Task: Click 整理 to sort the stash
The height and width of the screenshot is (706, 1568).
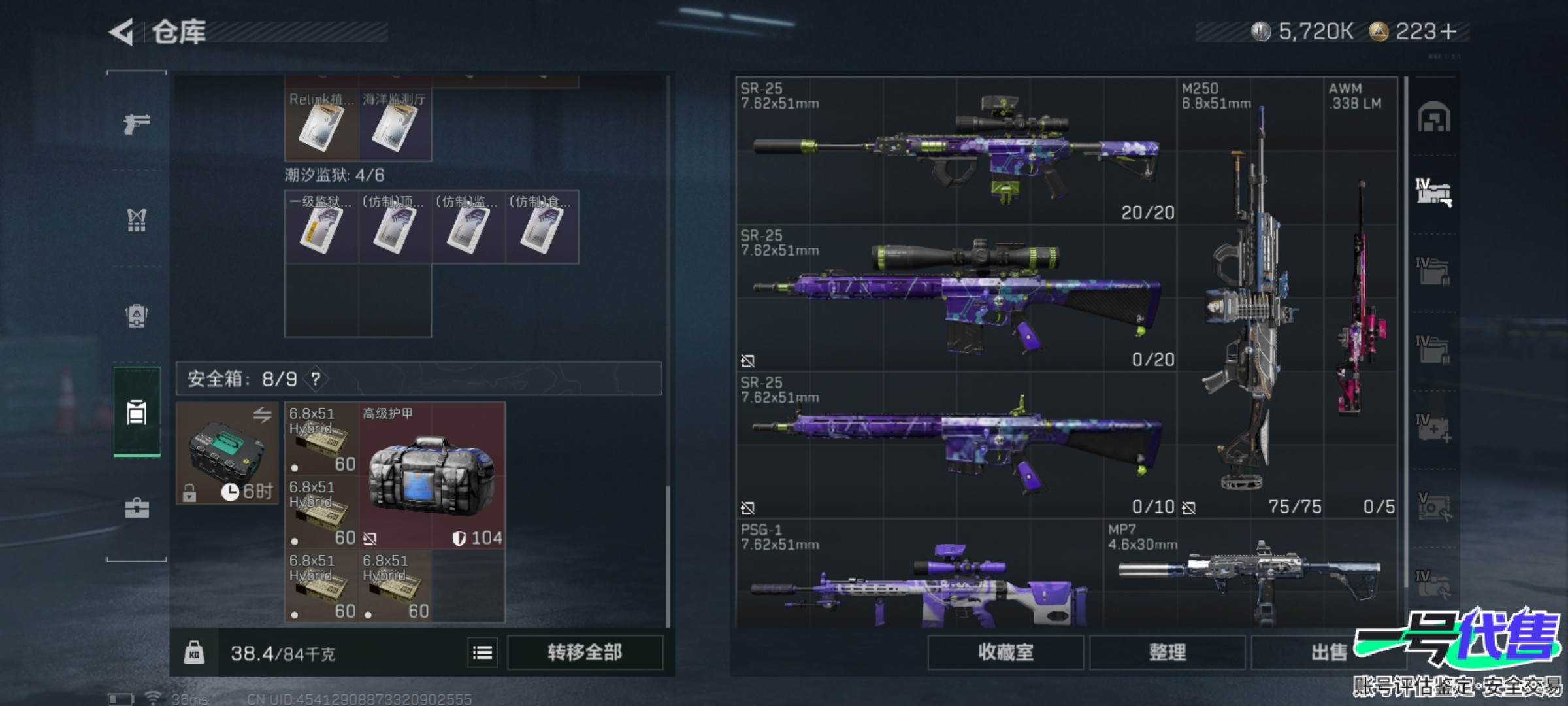Action: tap(1167, 652)
